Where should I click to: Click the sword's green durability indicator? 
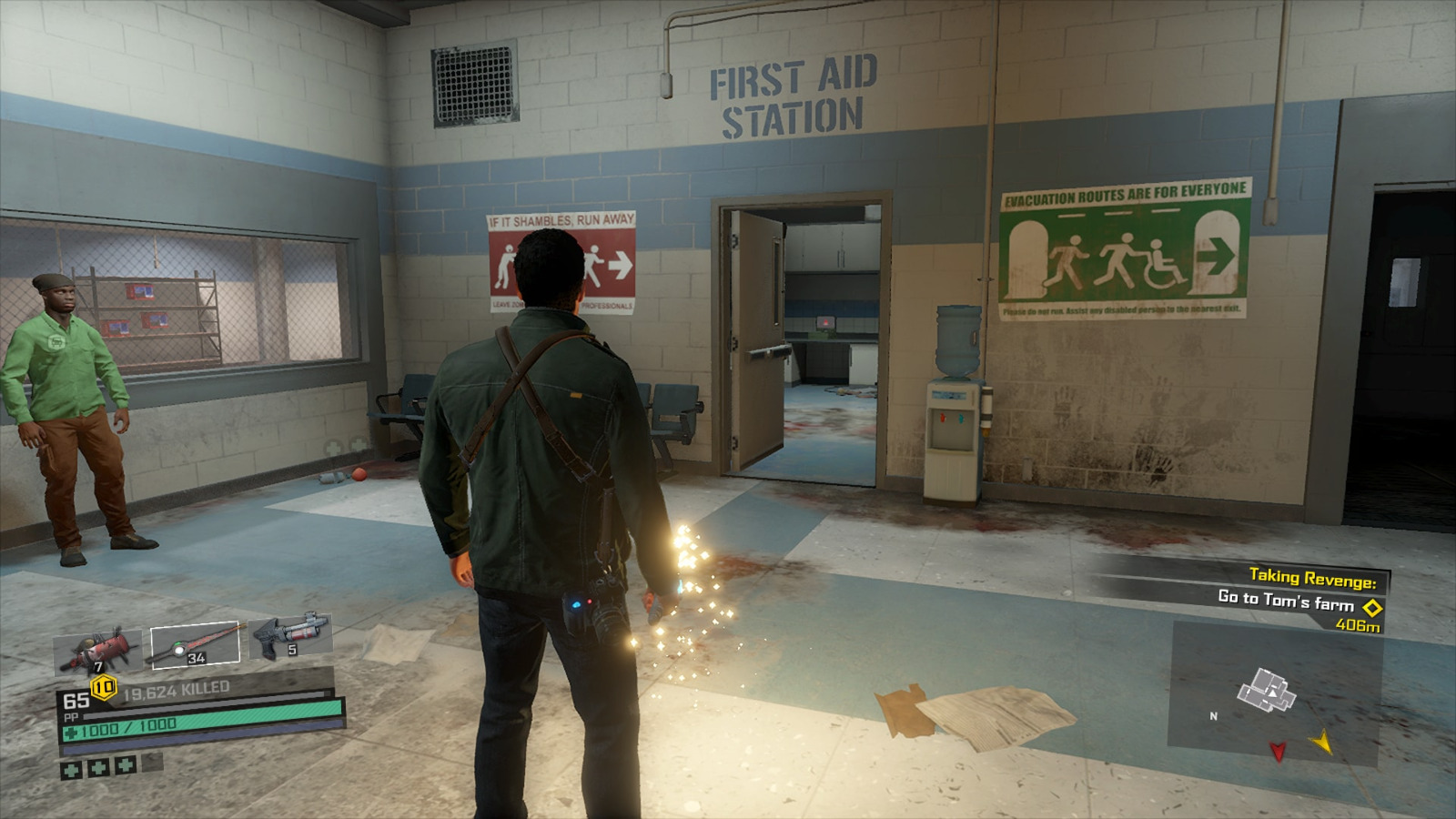178,642
